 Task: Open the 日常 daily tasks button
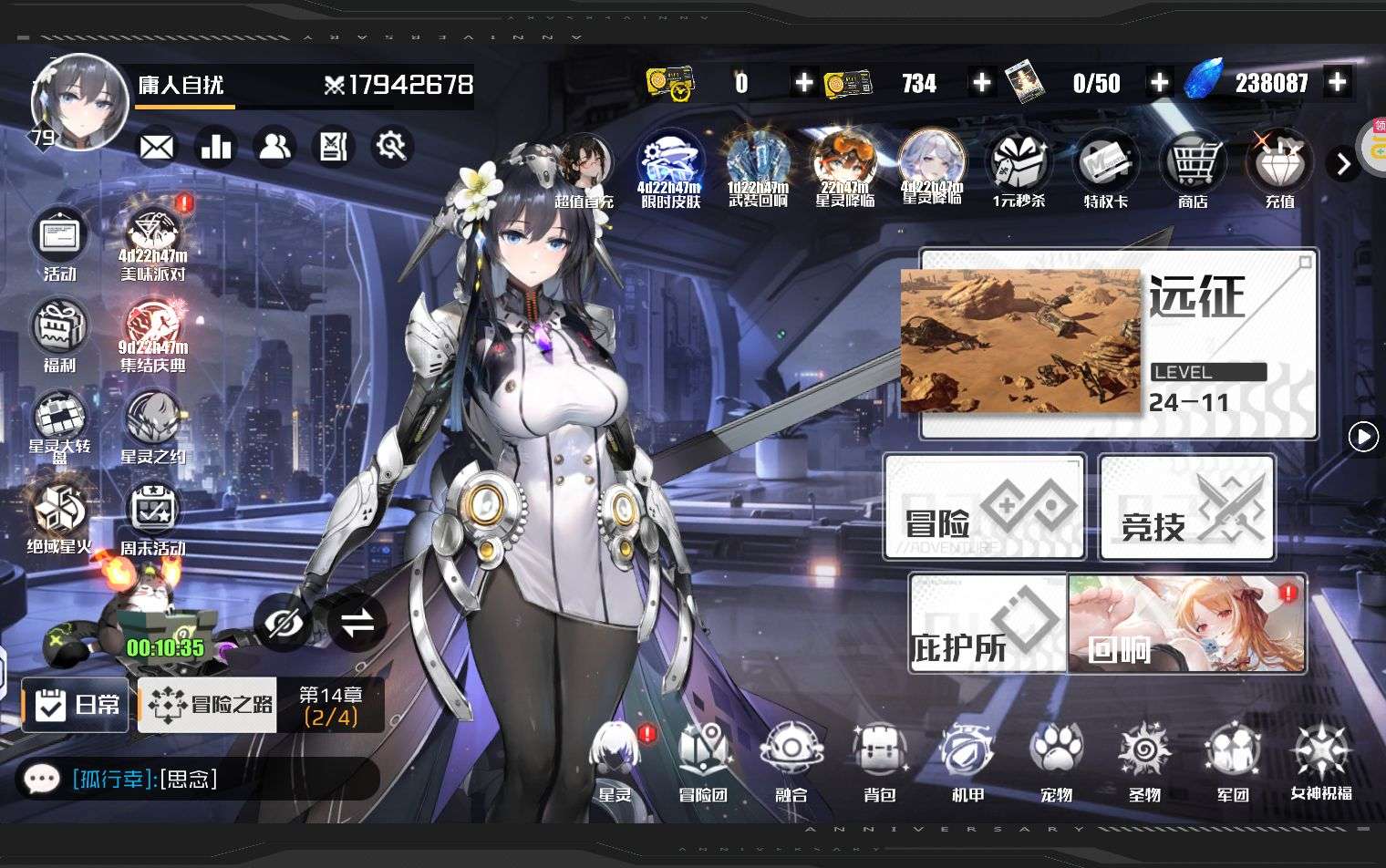click(x=77, y=705)
